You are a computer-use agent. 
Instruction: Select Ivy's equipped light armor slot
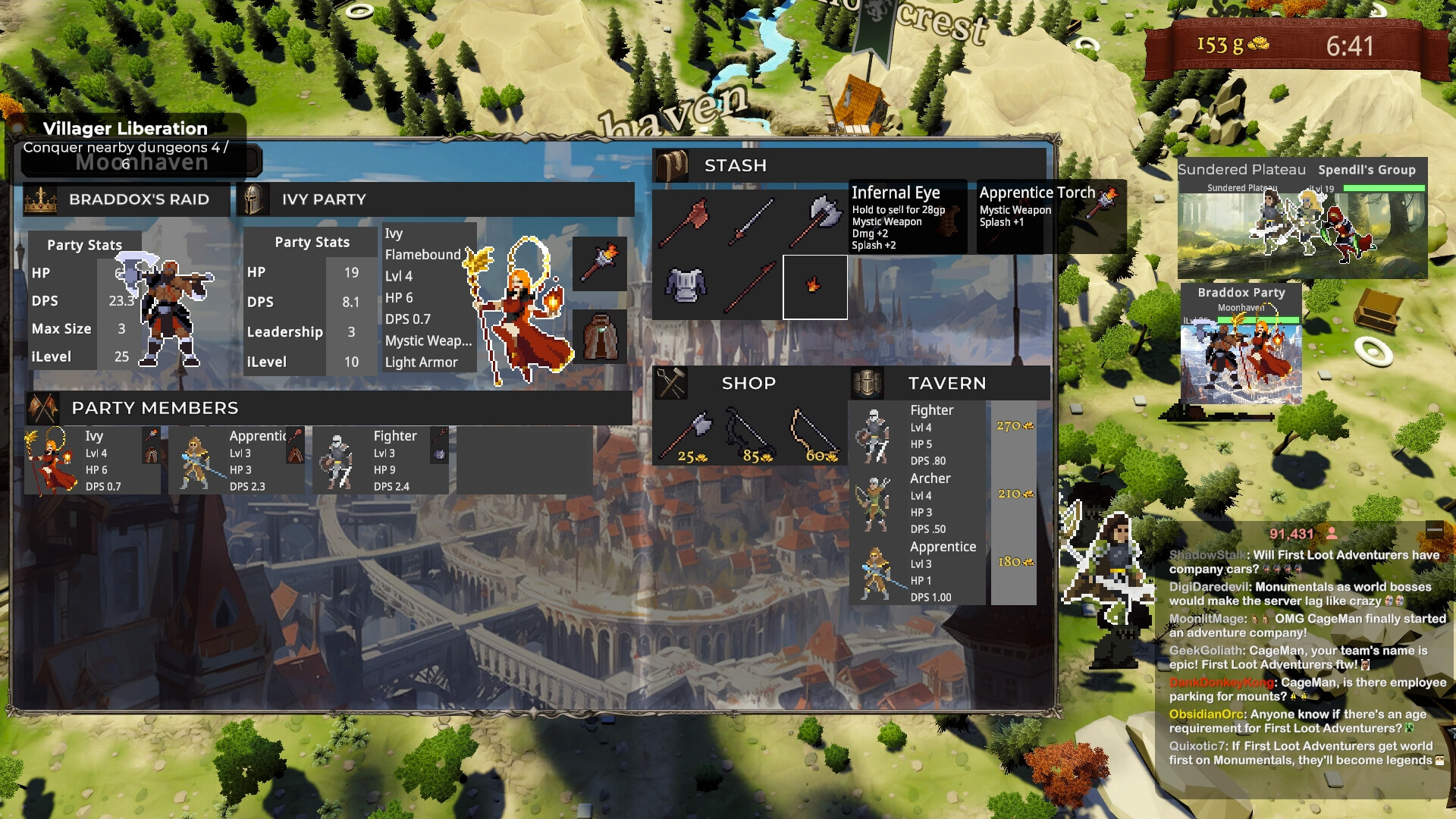click(x=599, y=337)
